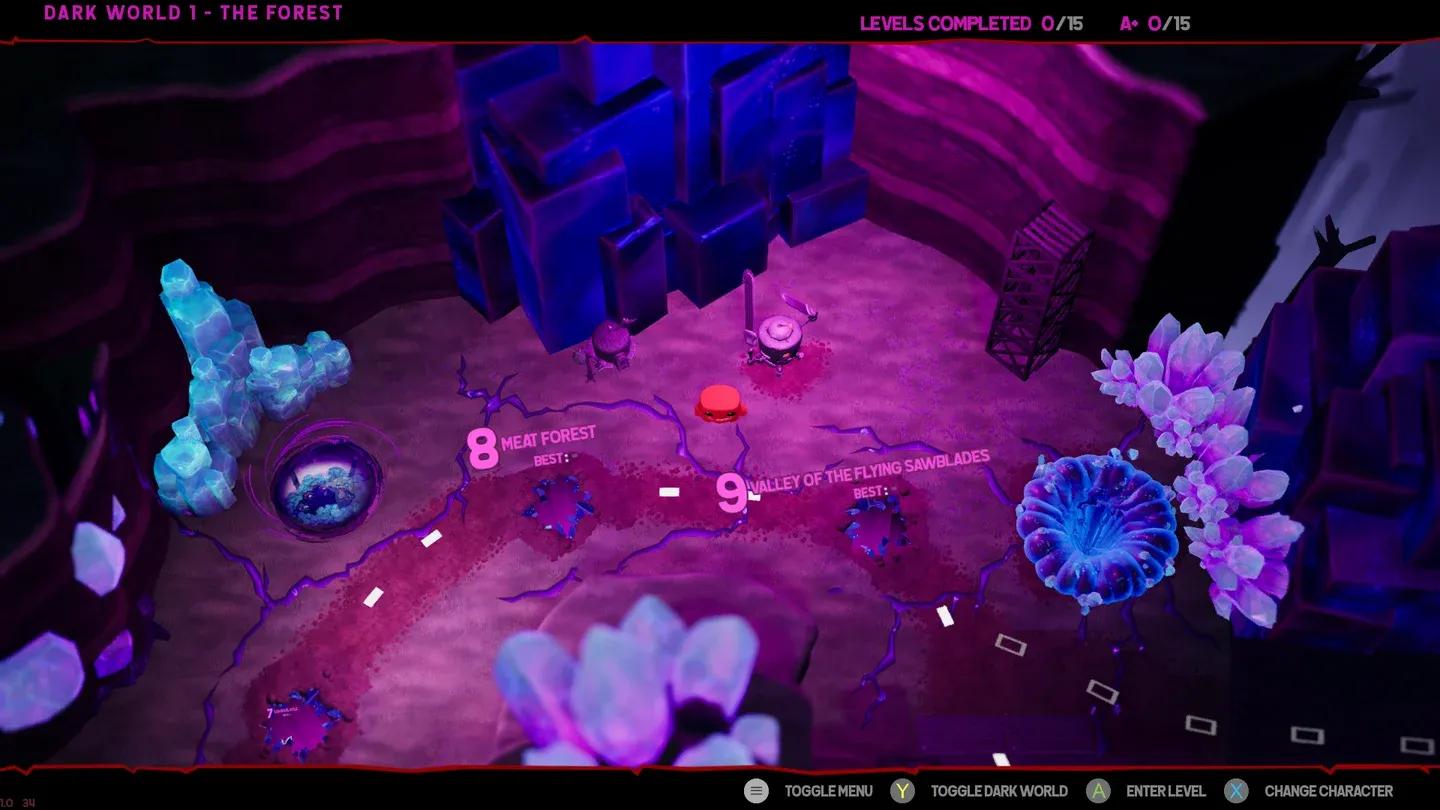
Task: Click the hamburger menu glyph near TOGGLE MENU
Action: point(756,790)
